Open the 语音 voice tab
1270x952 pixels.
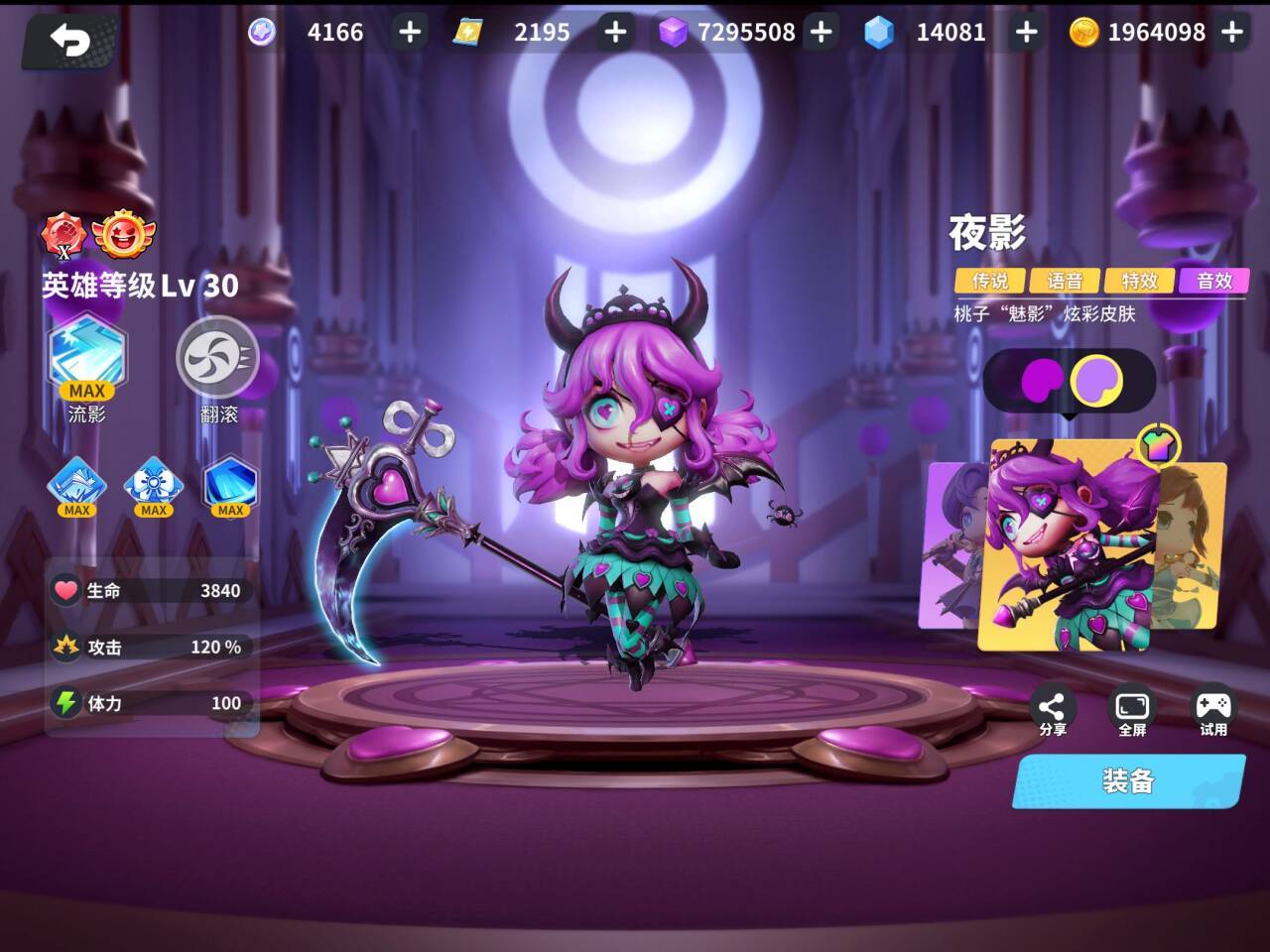1066,282
